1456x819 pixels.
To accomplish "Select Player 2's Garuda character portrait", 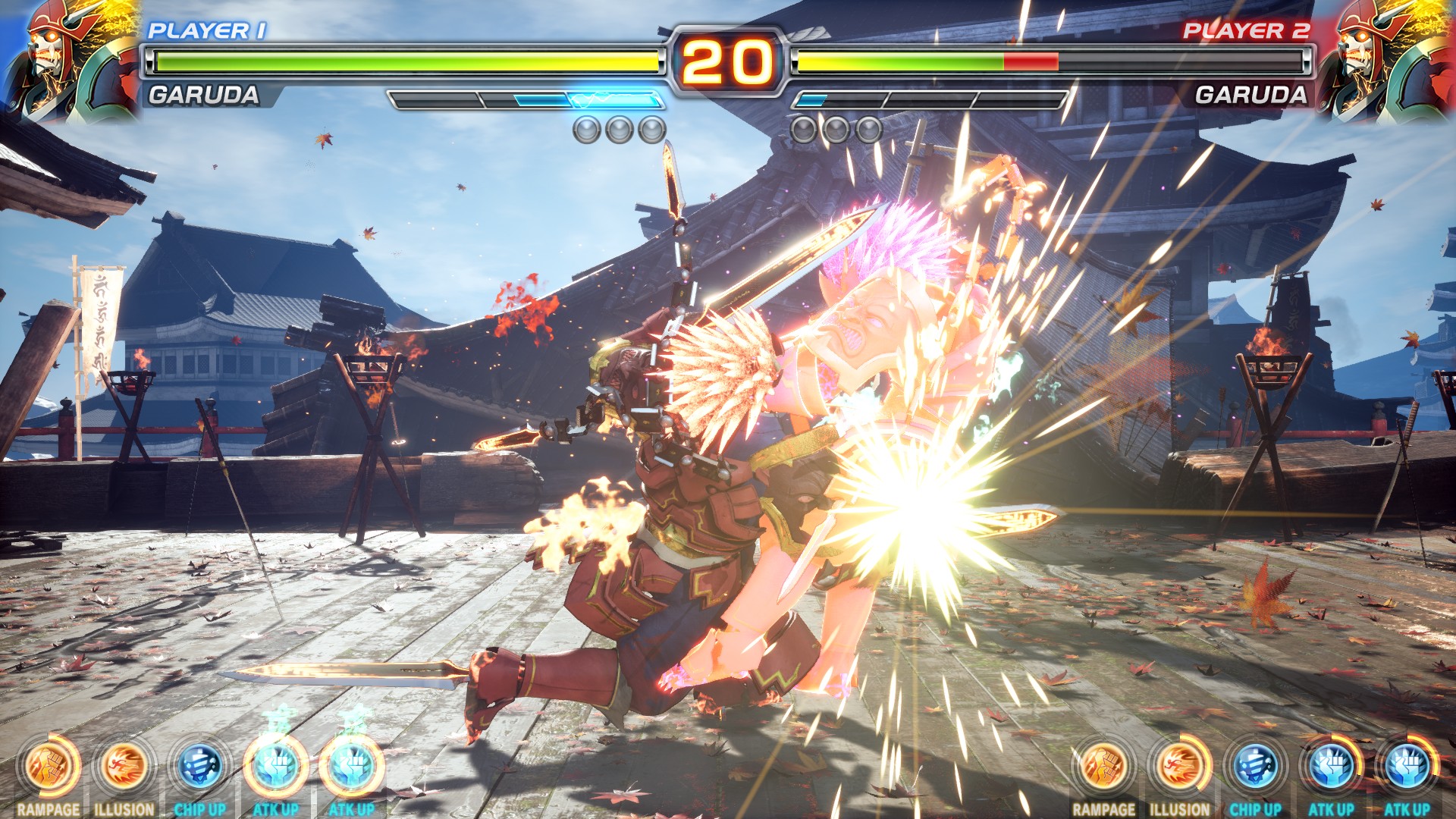I will click(x=1385, y=59).
